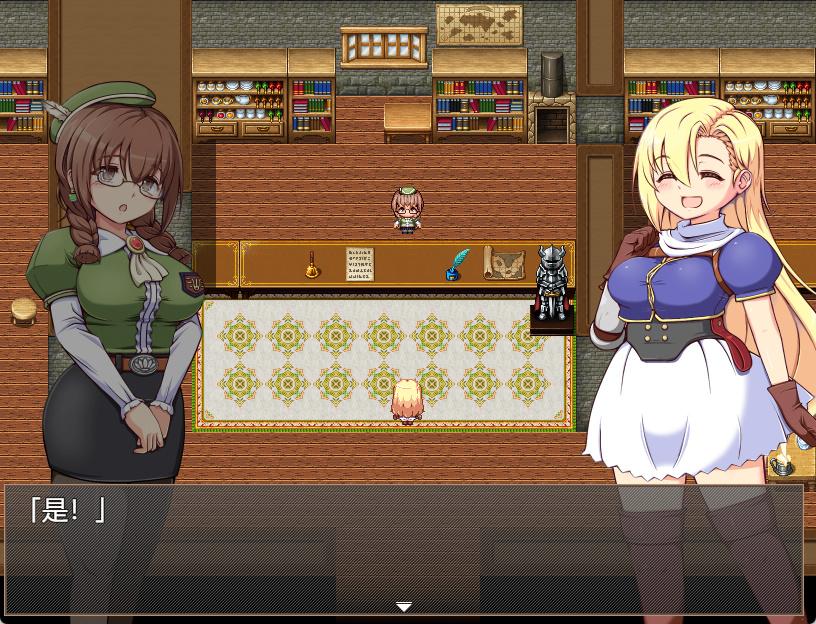Click the white dialogue advance arrow

pos(404,607)
